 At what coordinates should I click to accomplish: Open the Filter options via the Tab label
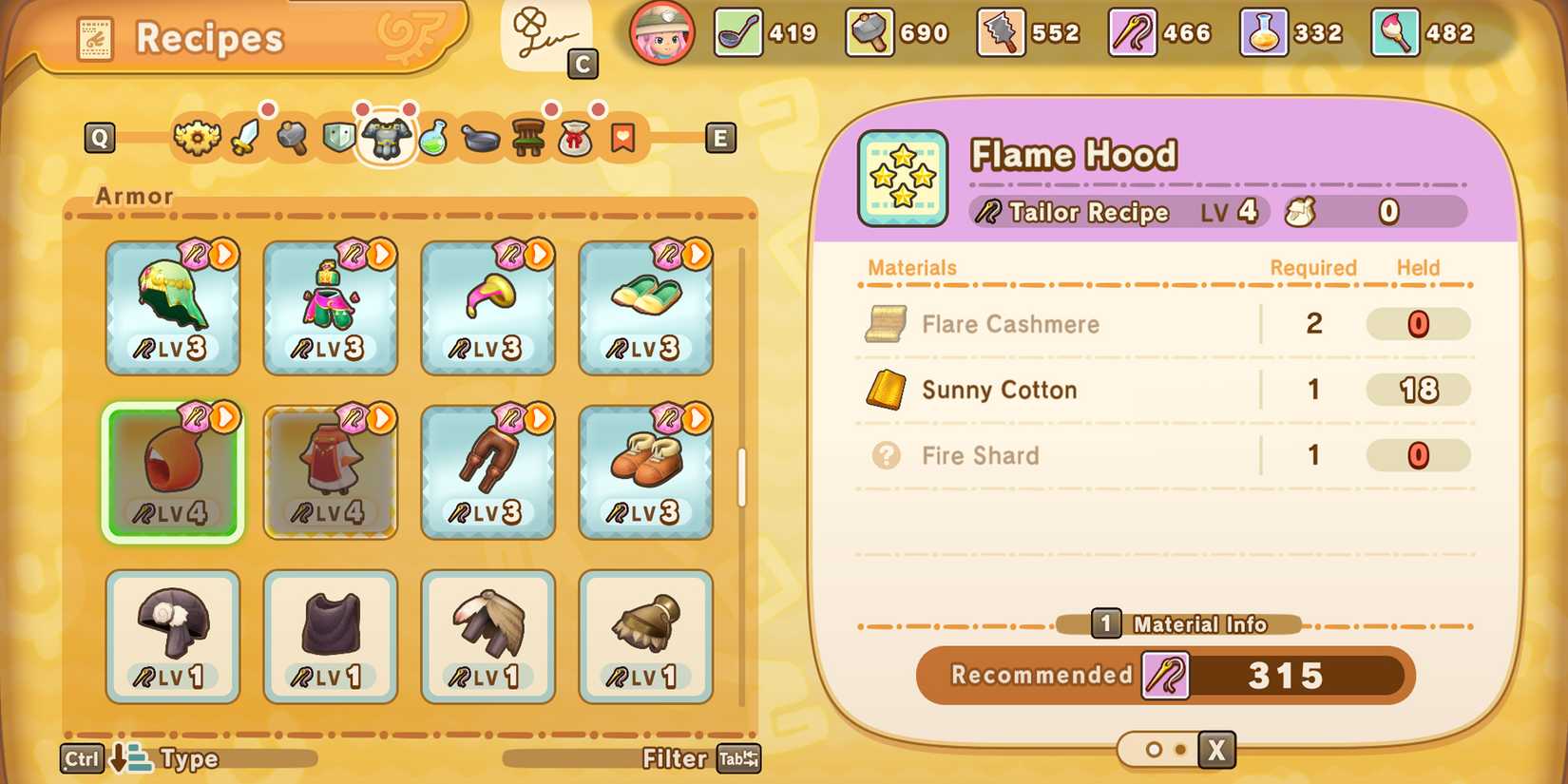738,758
